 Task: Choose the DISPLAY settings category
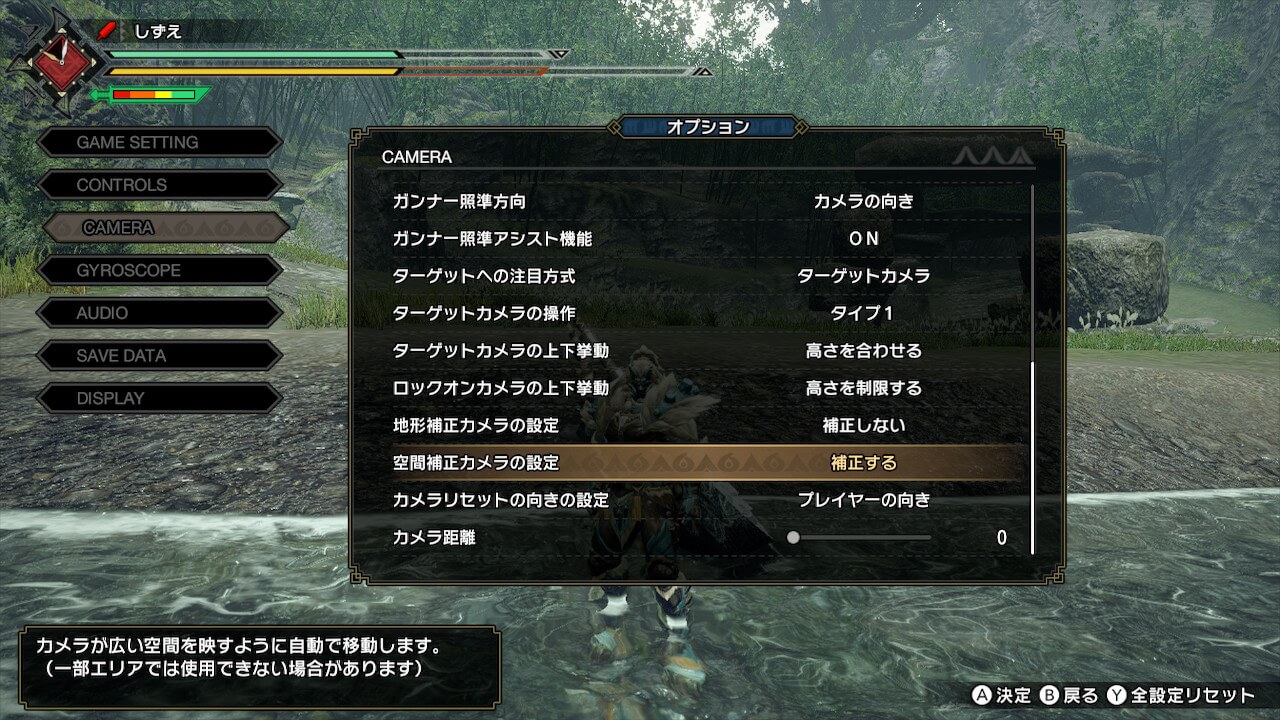coord(160,398)
